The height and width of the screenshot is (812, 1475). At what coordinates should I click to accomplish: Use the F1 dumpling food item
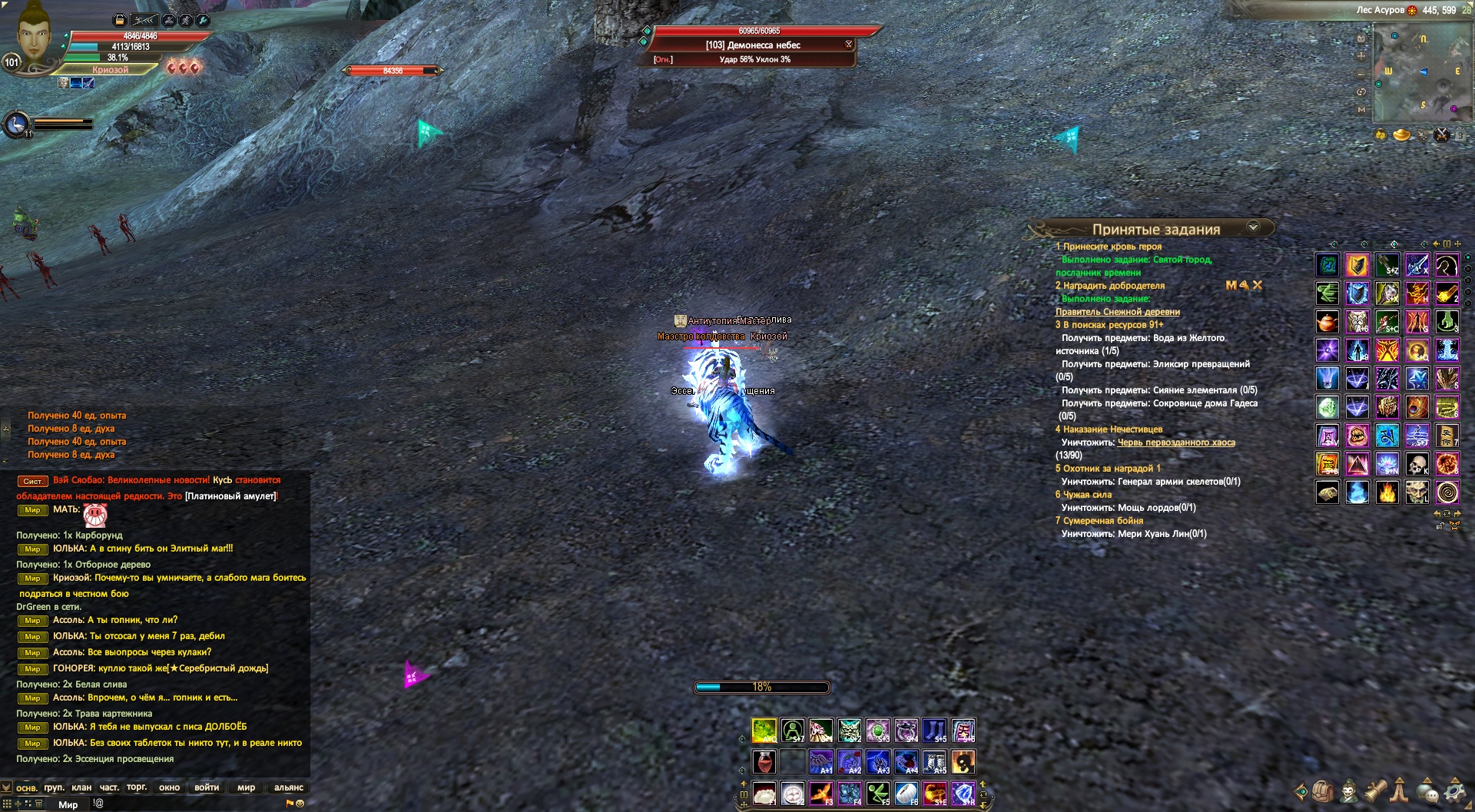click(764, 792)
